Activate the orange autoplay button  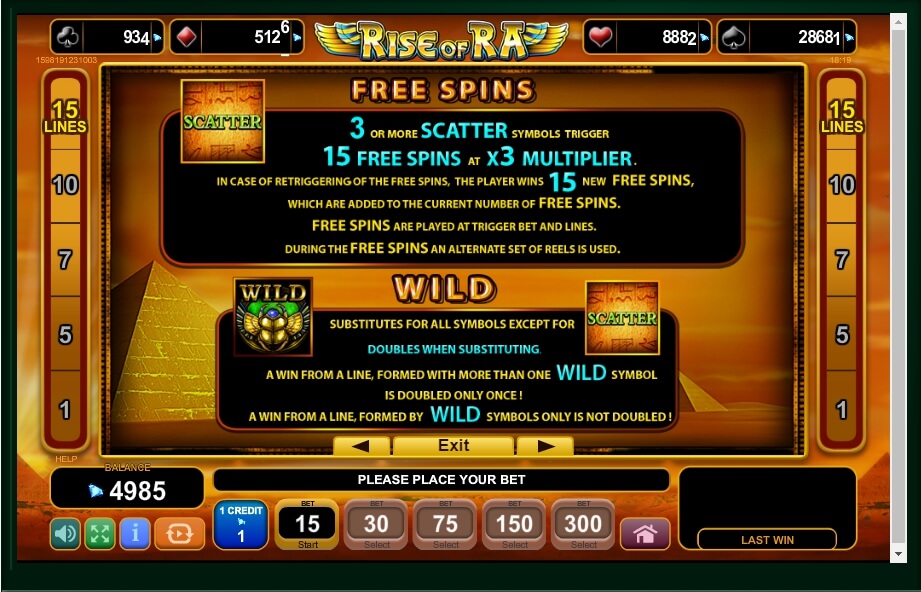coord(180,533)
